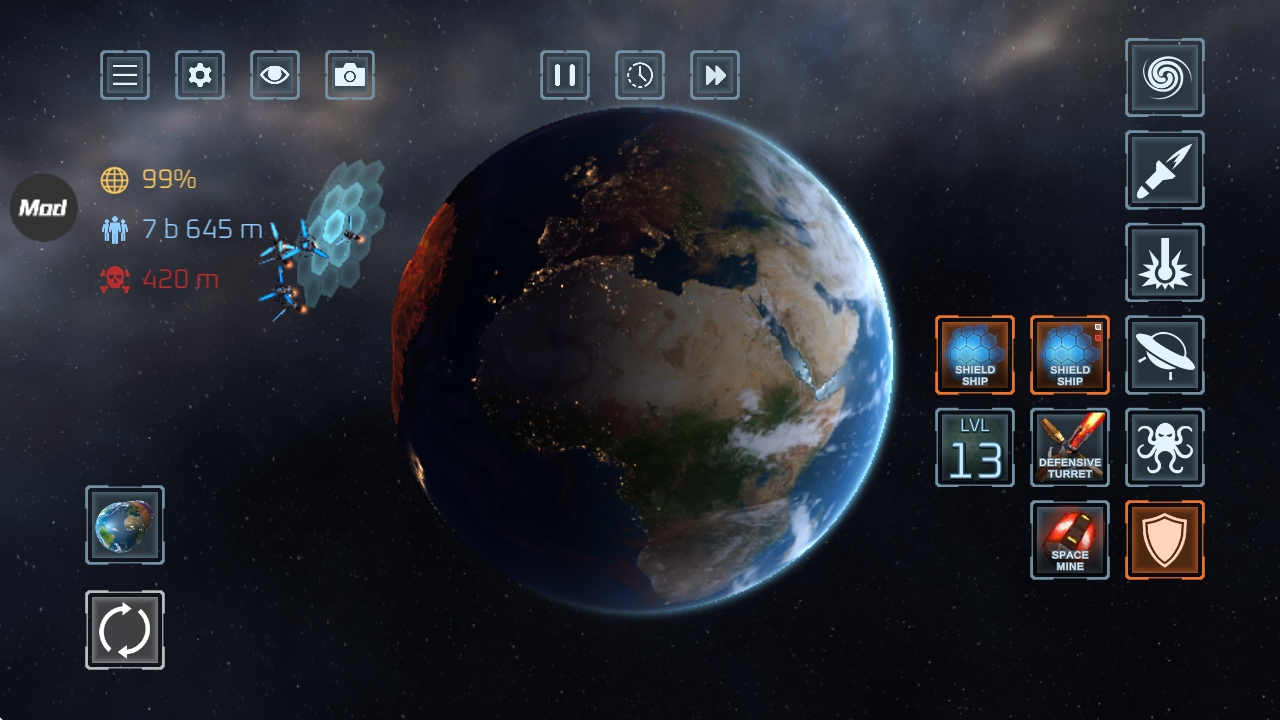Screen dimensions: 1280x720
Task: Select the missile weapons category
Action: click(x=1165, y=170)
